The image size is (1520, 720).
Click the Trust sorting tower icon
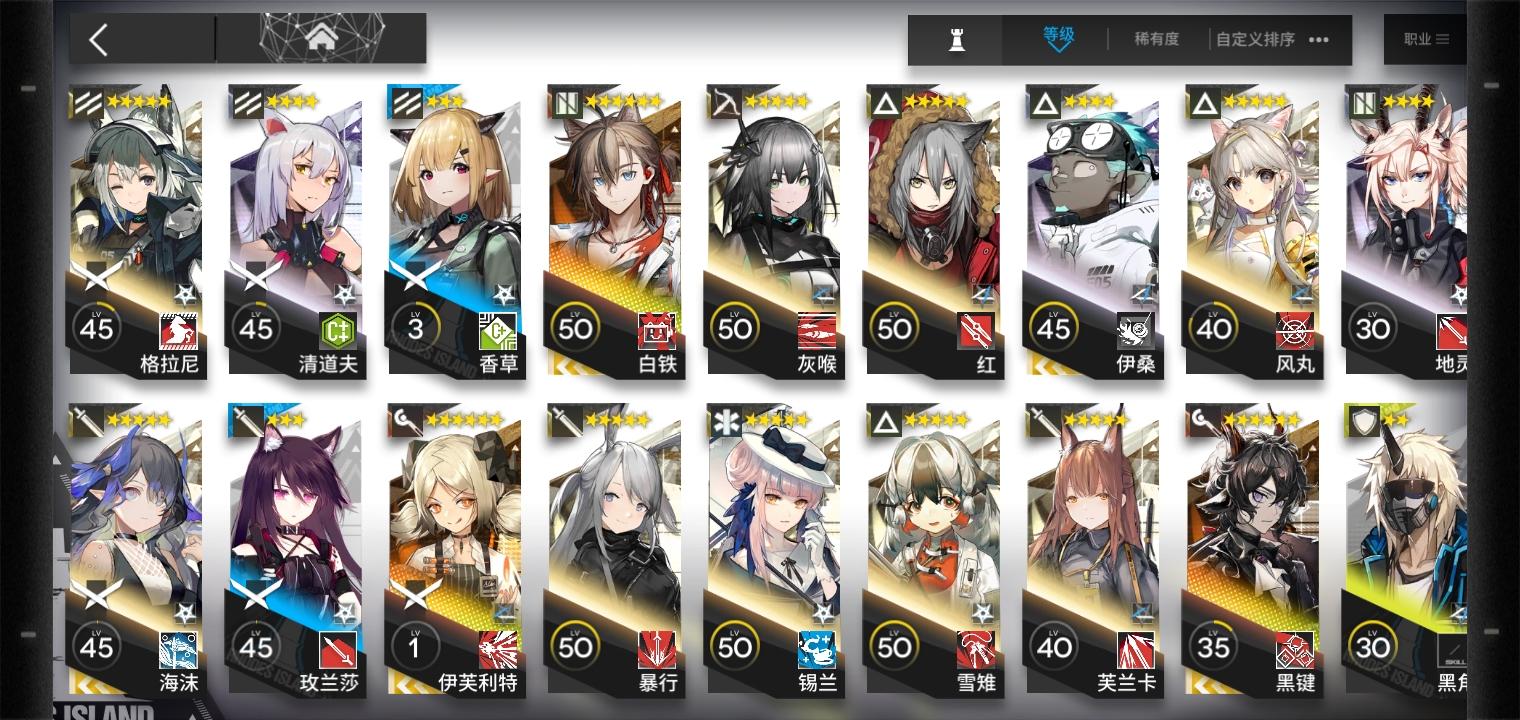[955, 40]
